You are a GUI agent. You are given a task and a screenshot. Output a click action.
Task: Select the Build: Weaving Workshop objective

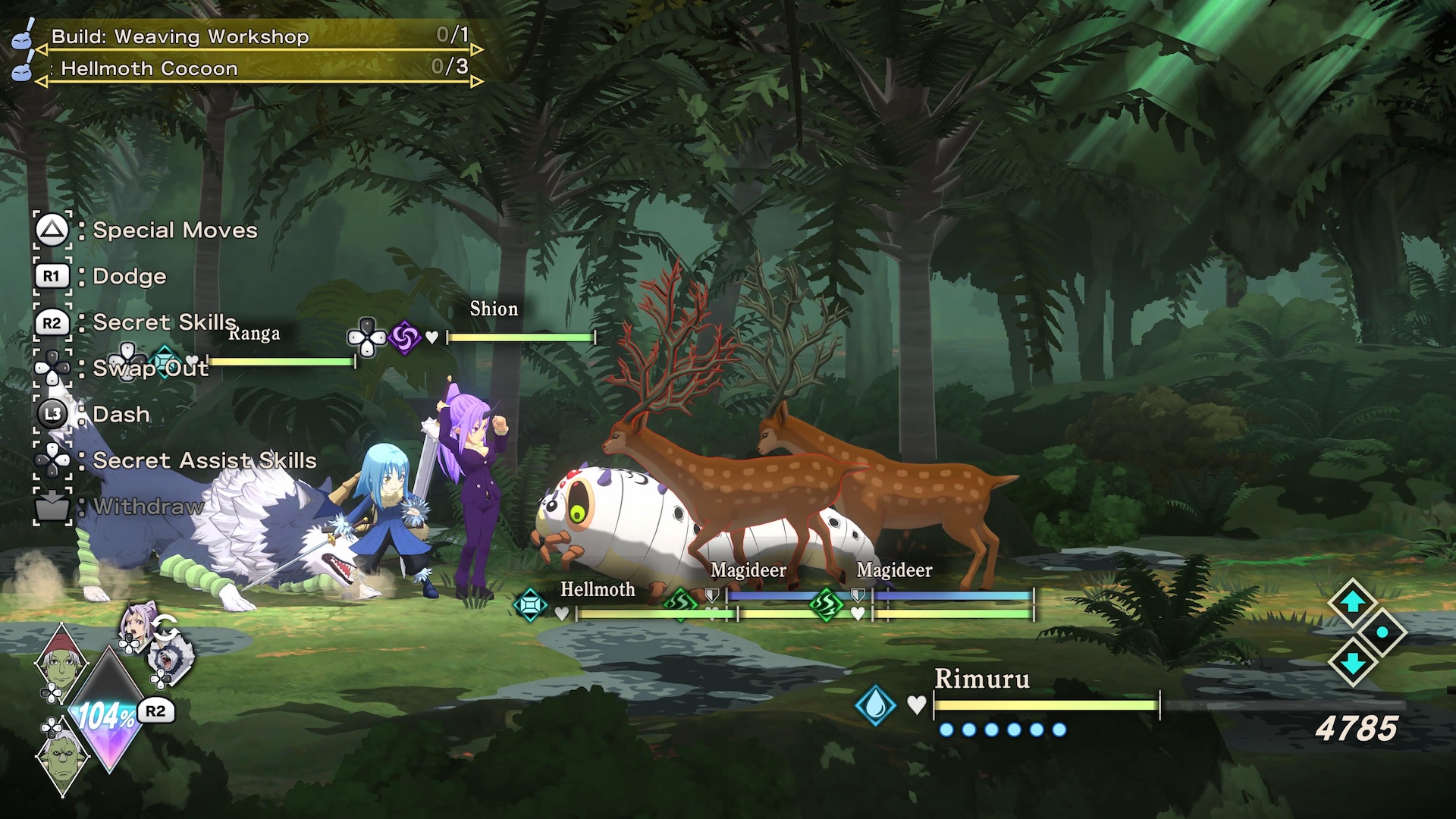[180, 36]
